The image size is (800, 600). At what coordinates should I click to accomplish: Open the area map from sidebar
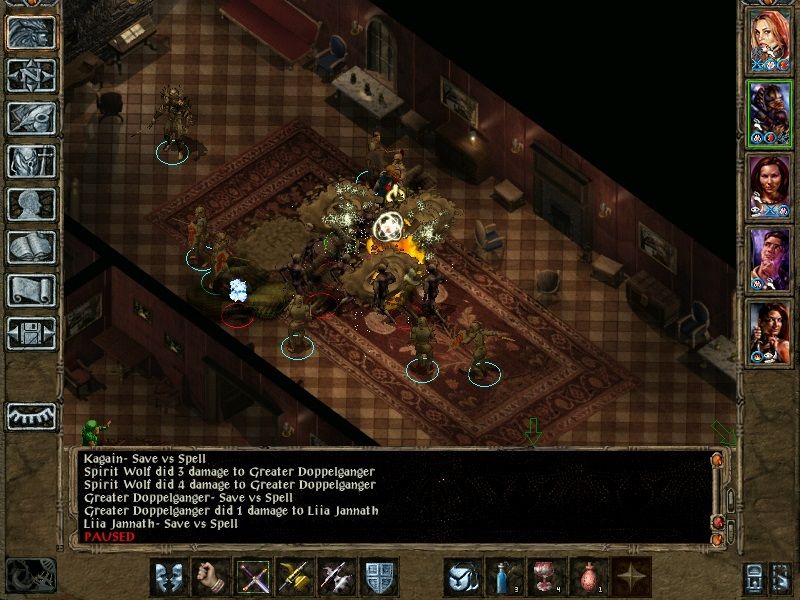click(x=30, y=74)
